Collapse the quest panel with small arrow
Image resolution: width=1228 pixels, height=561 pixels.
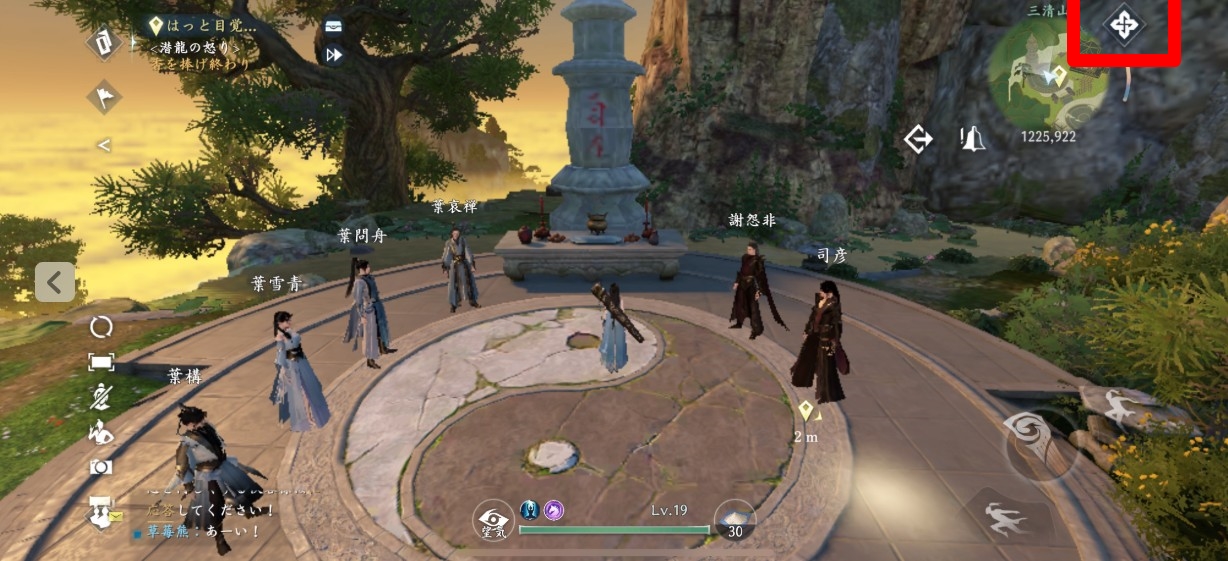(x=103, y=145)
